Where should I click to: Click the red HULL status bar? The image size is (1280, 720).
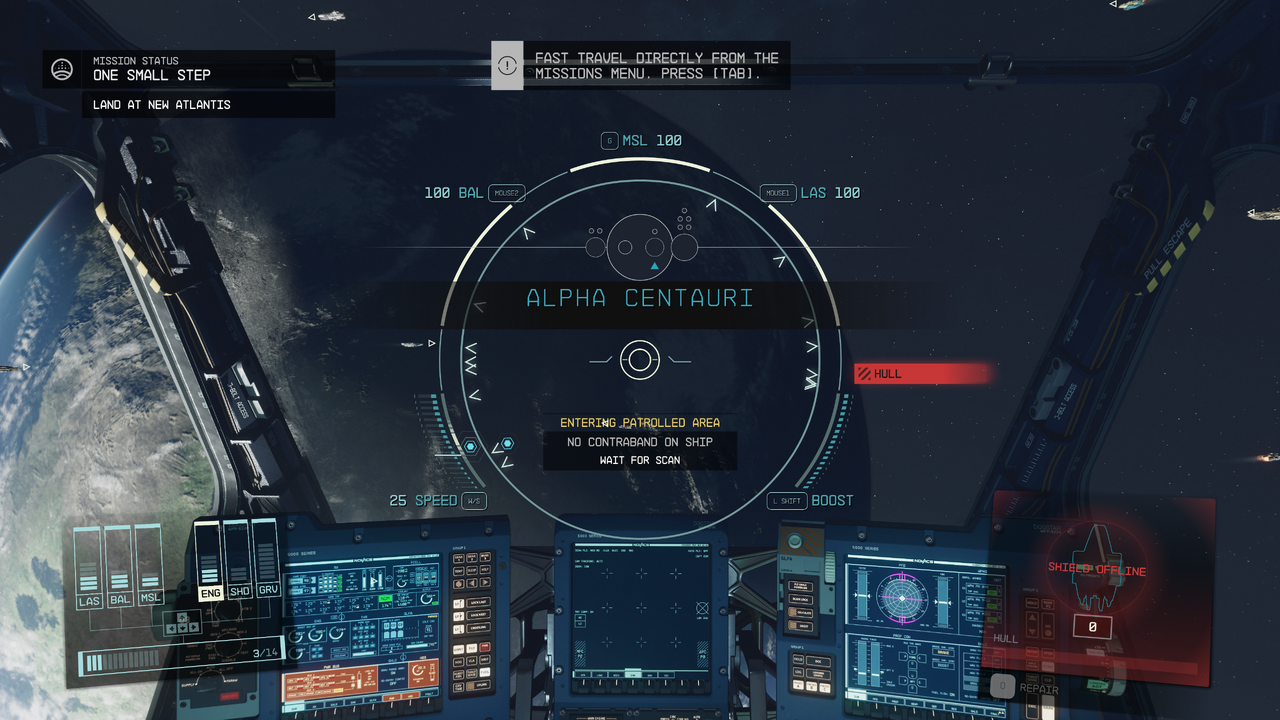tap(920, 373)
